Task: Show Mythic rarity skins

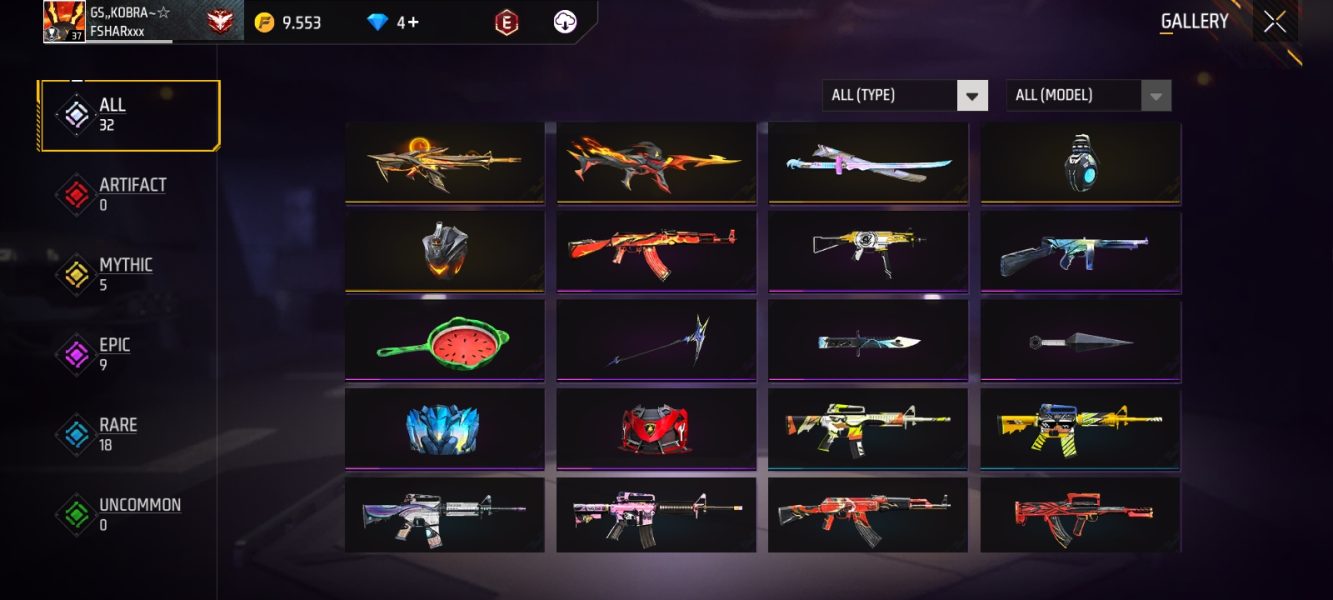Action: [129, 275]
